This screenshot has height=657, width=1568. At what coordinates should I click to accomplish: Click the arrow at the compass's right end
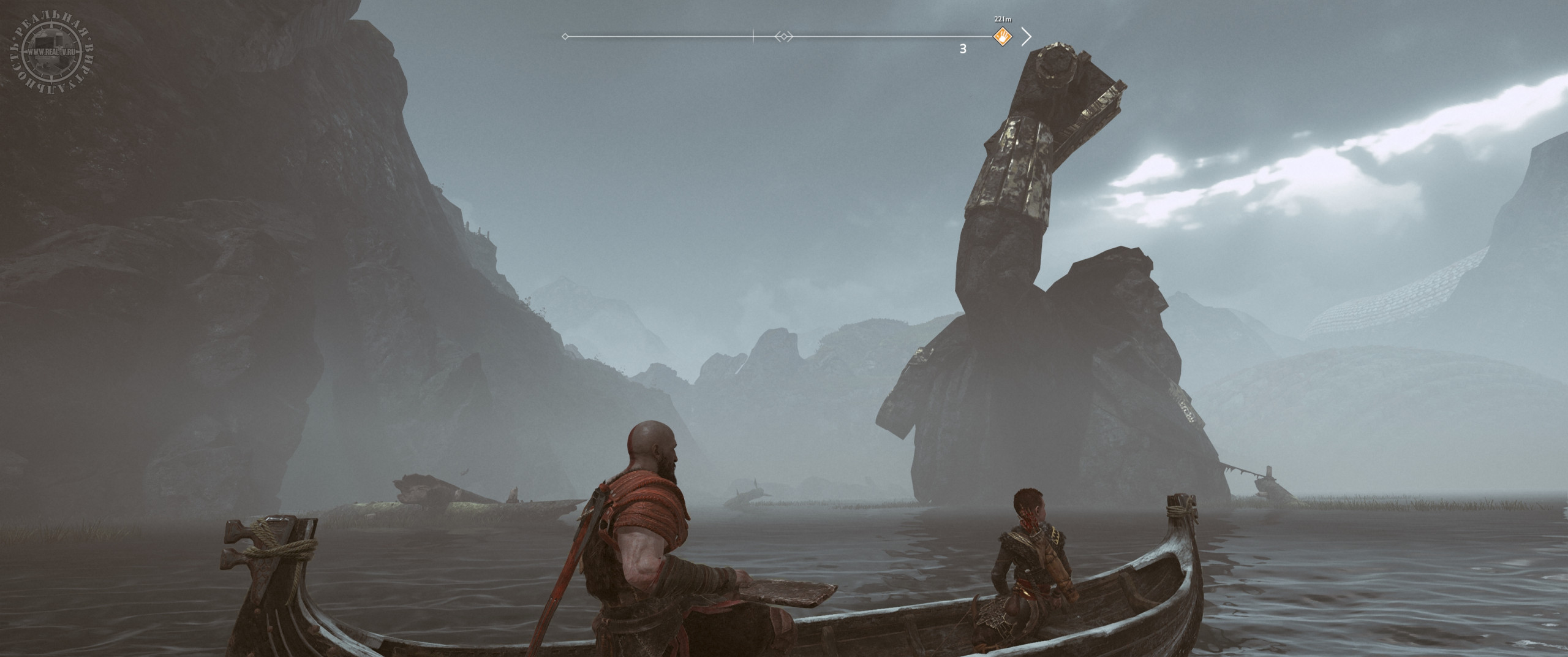point(1027,37)
